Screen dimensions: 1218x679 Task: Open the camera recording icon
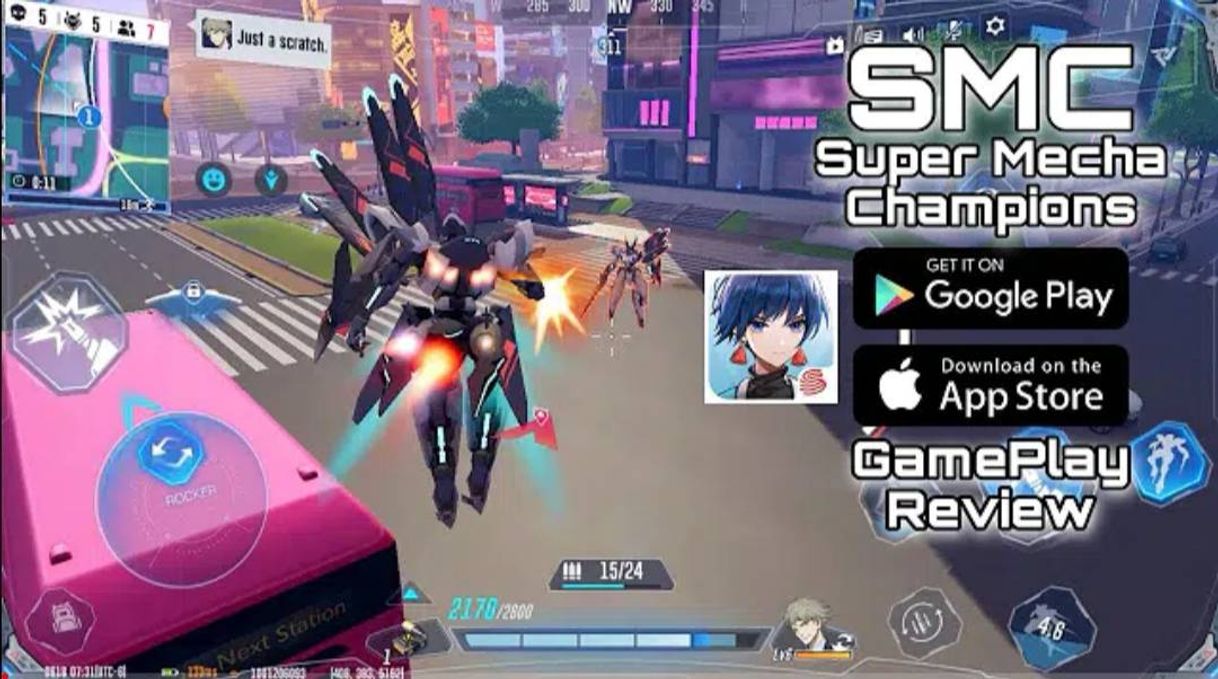[835, 45]
